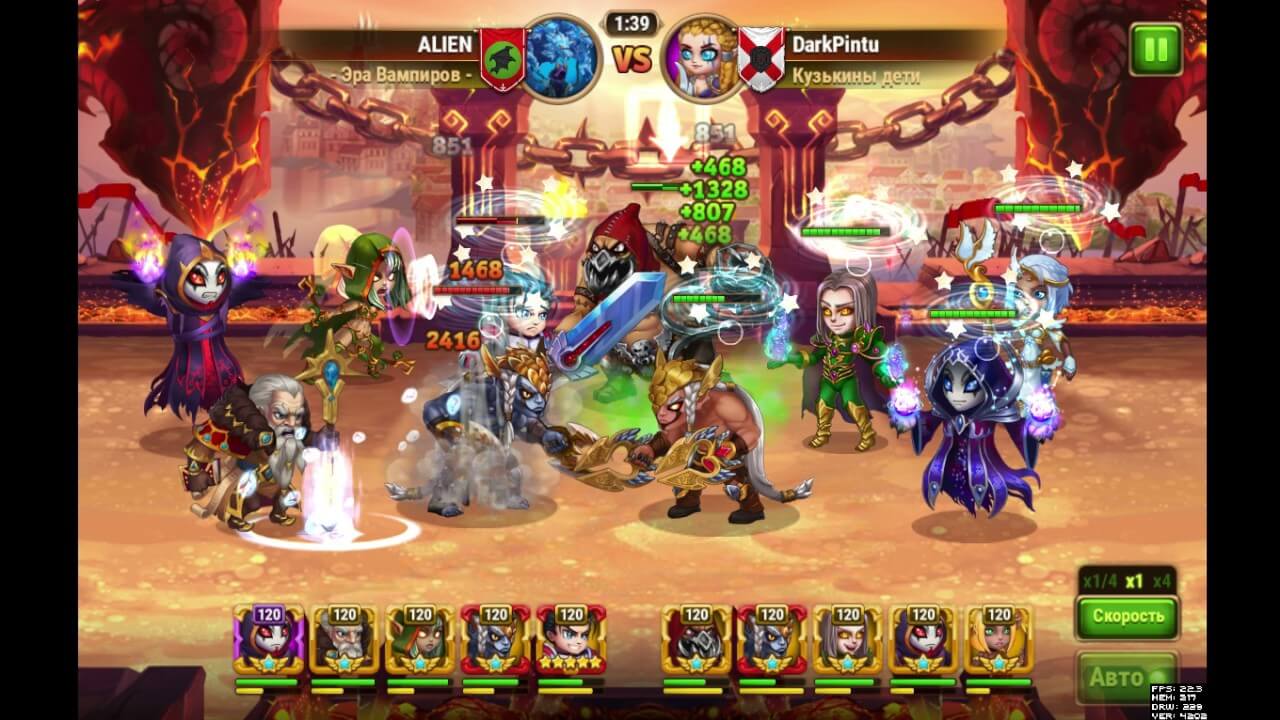Select the five-star dark-haired boy portrait
Screen dimensions: 1280x720
(570, 640)
